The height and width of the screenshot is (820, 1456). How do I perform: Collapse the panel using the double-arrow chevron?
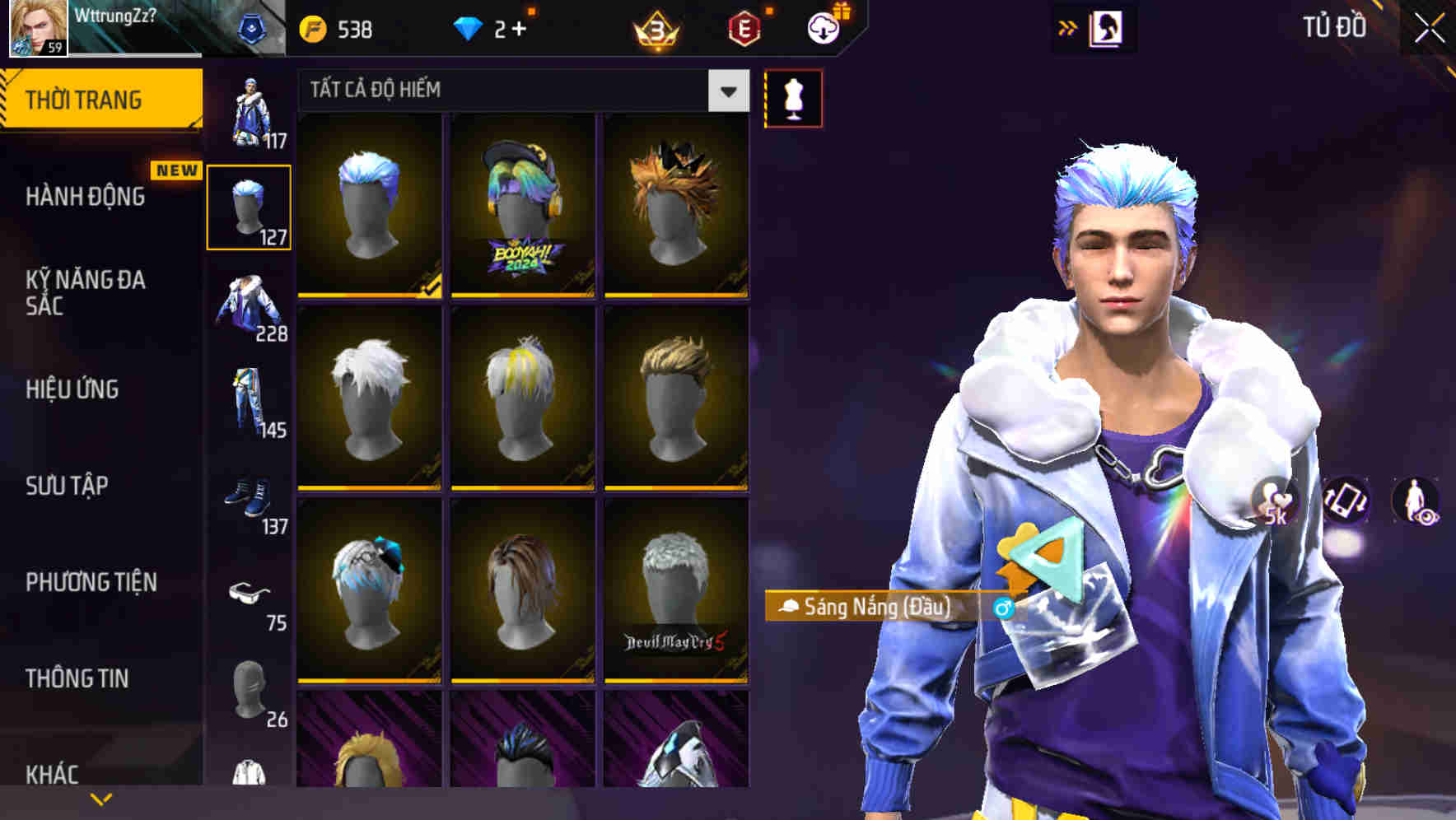1068,27
